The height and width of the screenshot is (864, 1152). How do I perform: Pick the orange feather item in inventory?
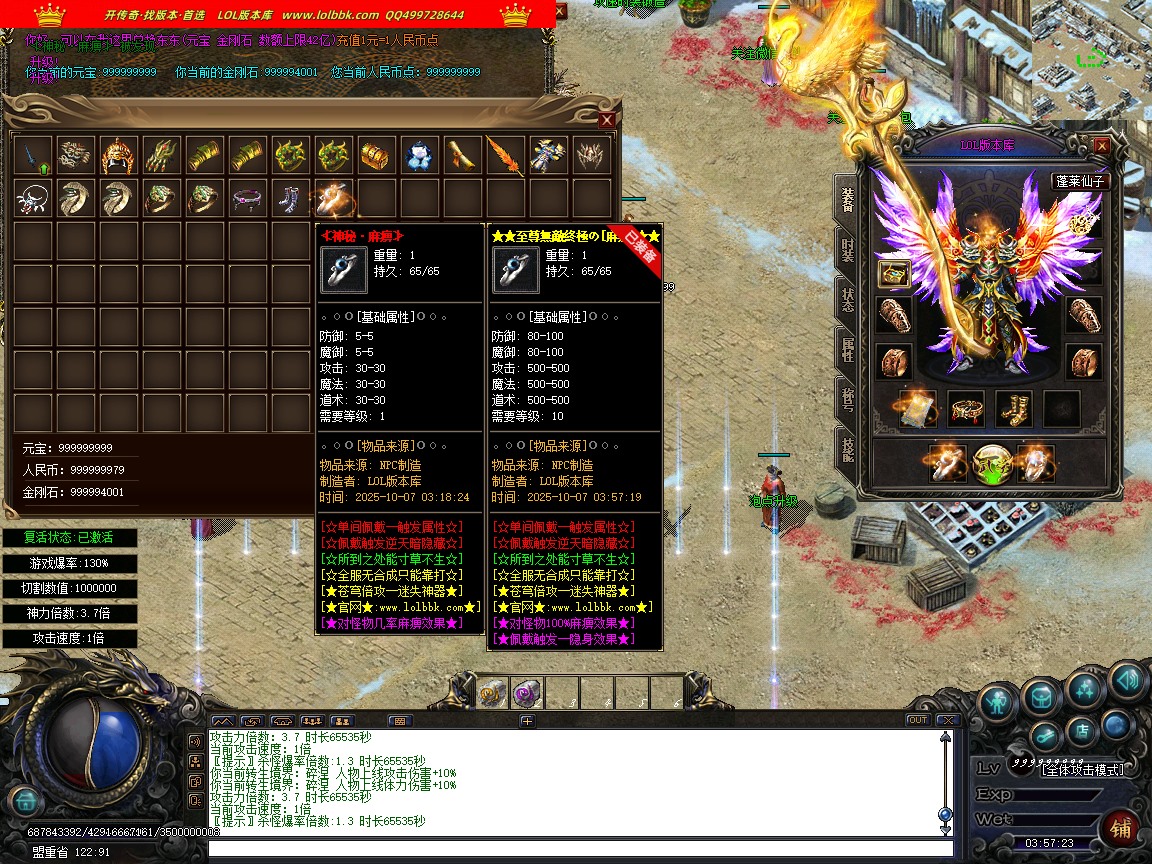click(x=504, y=155)
